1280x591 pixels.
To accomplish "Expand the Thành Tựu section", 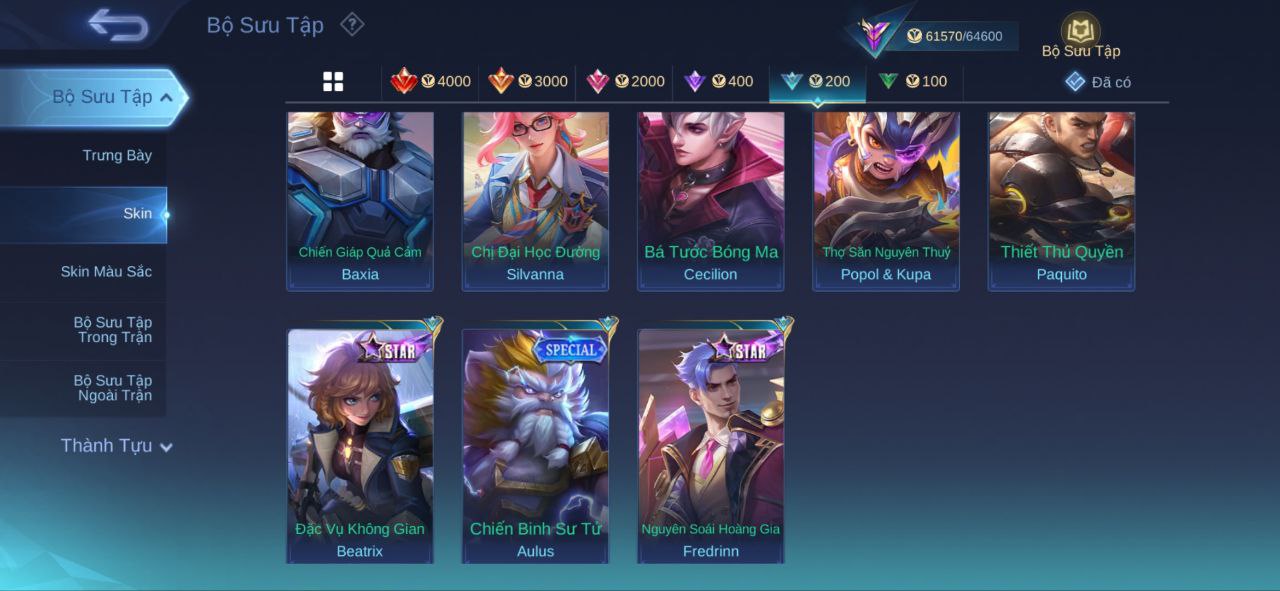I will [x=116, y=446].
